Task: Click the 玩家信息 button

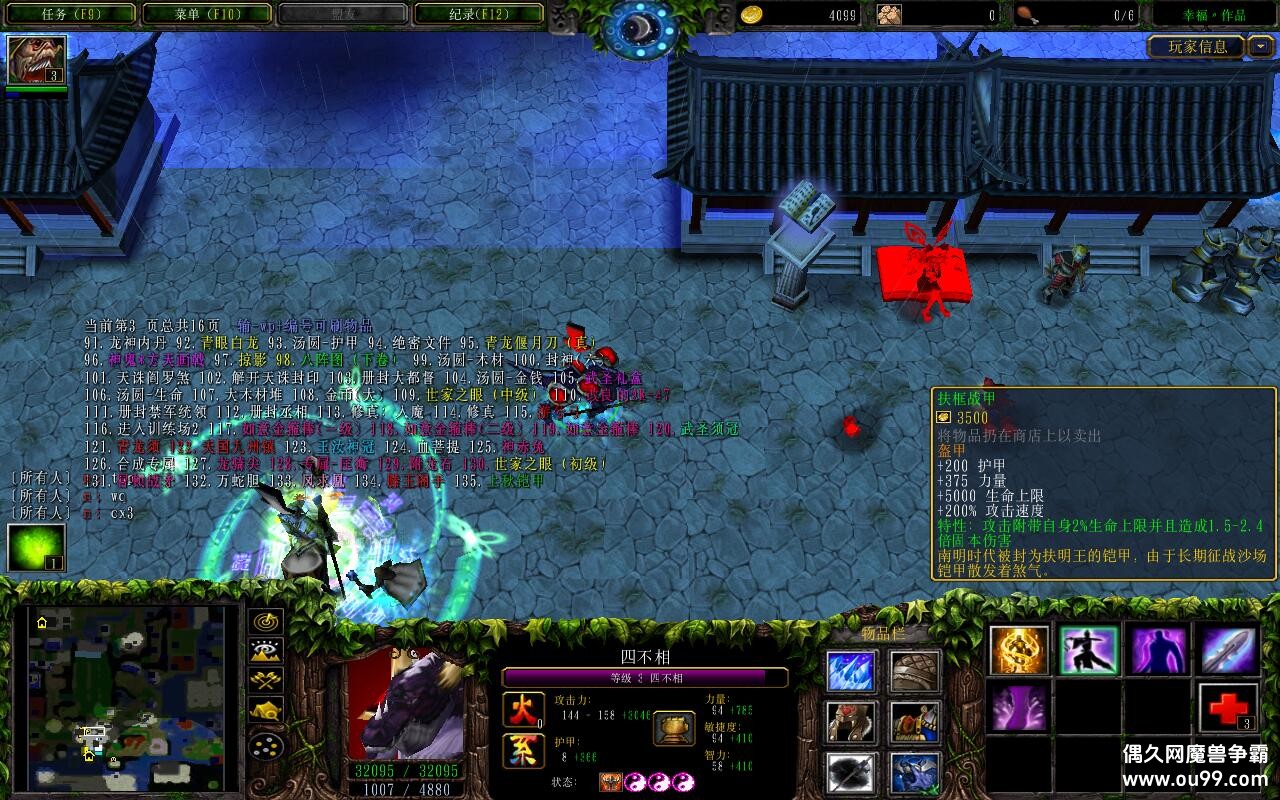Action: tap(1194, 47)
